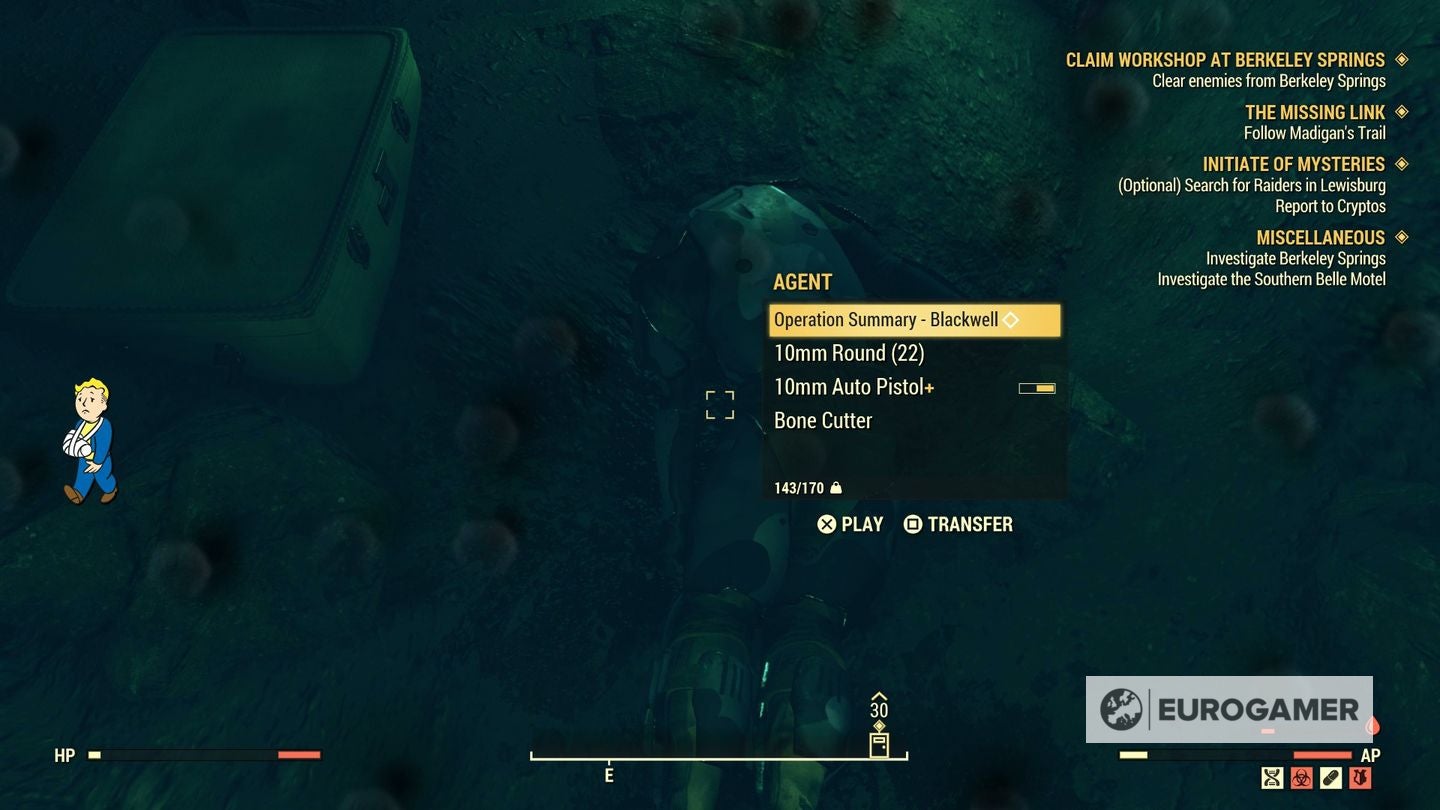The width and height of the screenshot is (1440, 810).
Task: Click the lock icon beside carry weight
Action: pyautogui.click(x=836, y=487)
